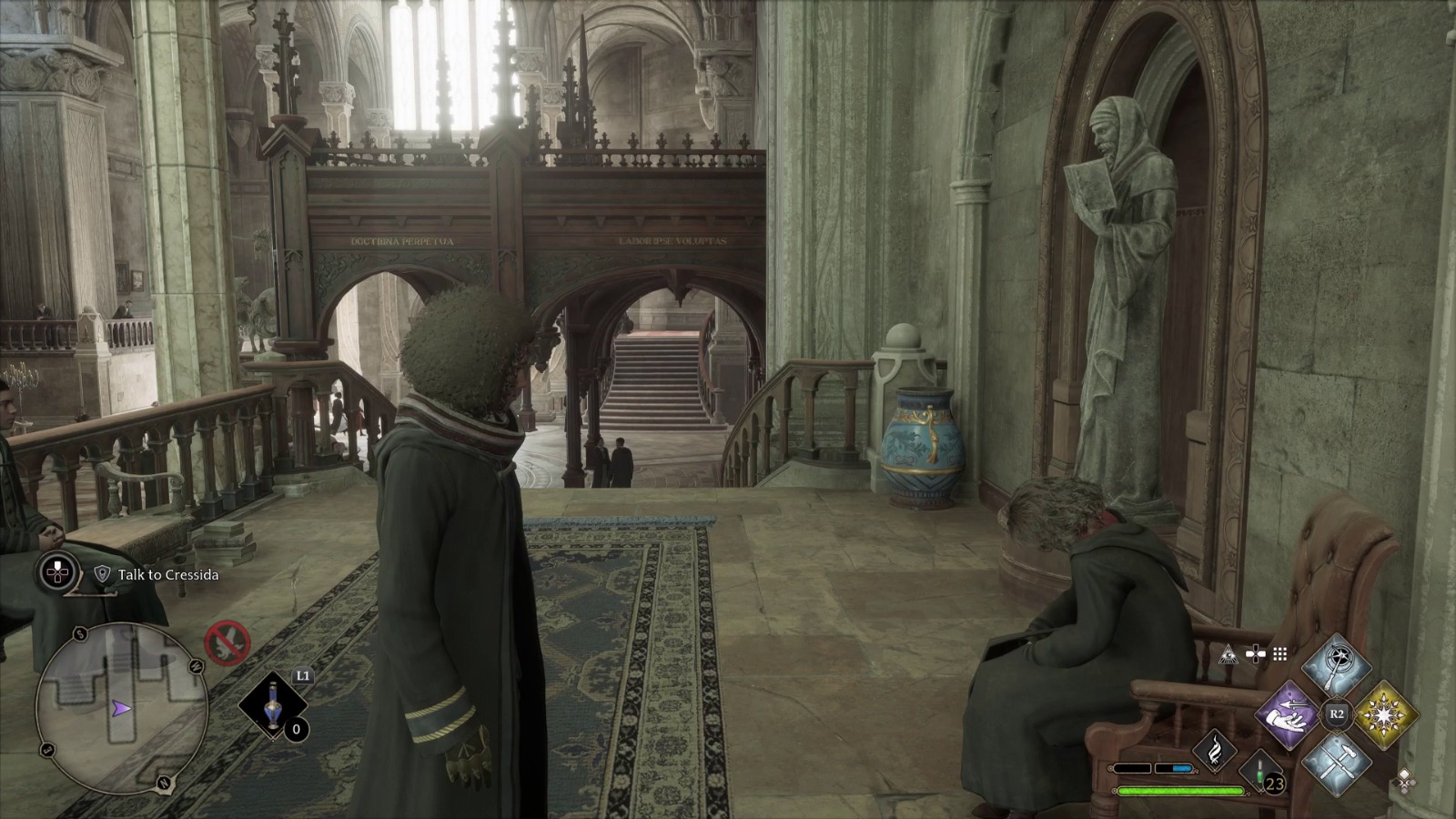The width and height of the screenshot is (1456, 819).
Task: Select the Wiggenweld potion in the L1 slot
Action: coord(273,705)
